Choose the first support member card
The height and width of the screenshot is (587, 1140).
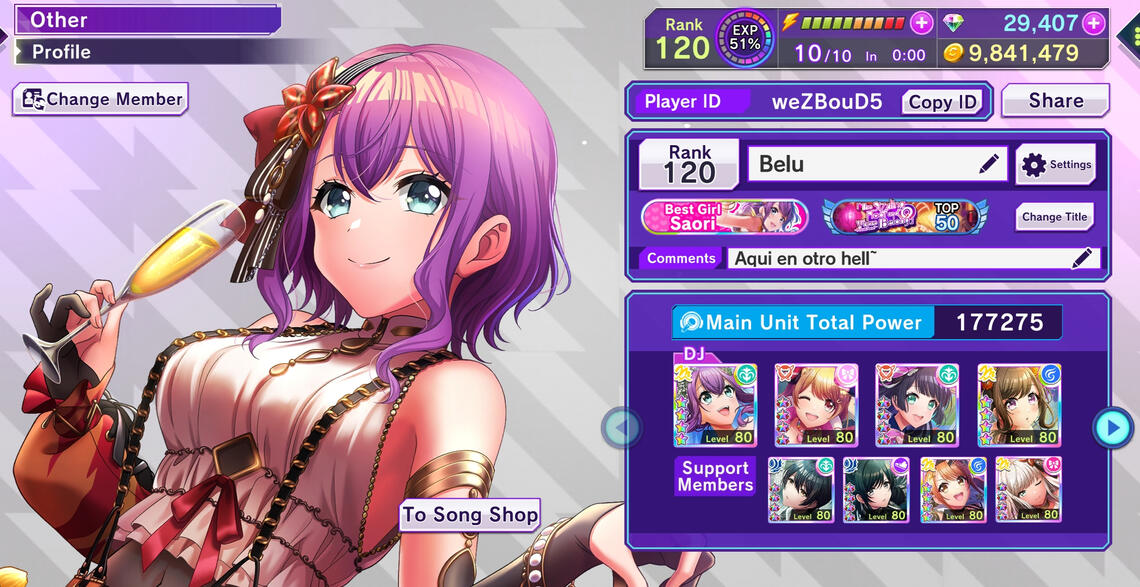tap(801, 490)
